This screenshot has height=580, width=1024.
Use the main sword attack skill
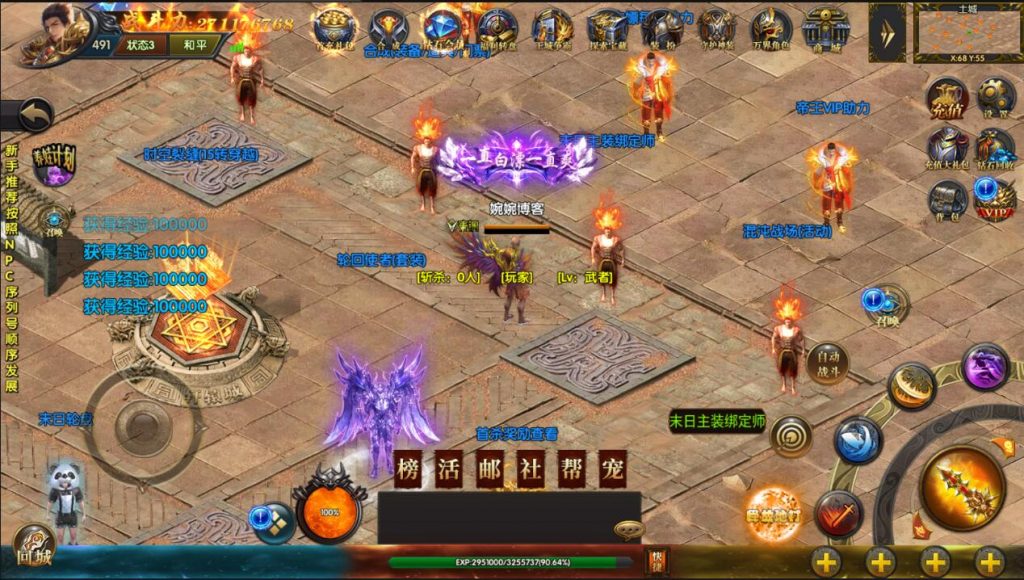pos(962,486)
